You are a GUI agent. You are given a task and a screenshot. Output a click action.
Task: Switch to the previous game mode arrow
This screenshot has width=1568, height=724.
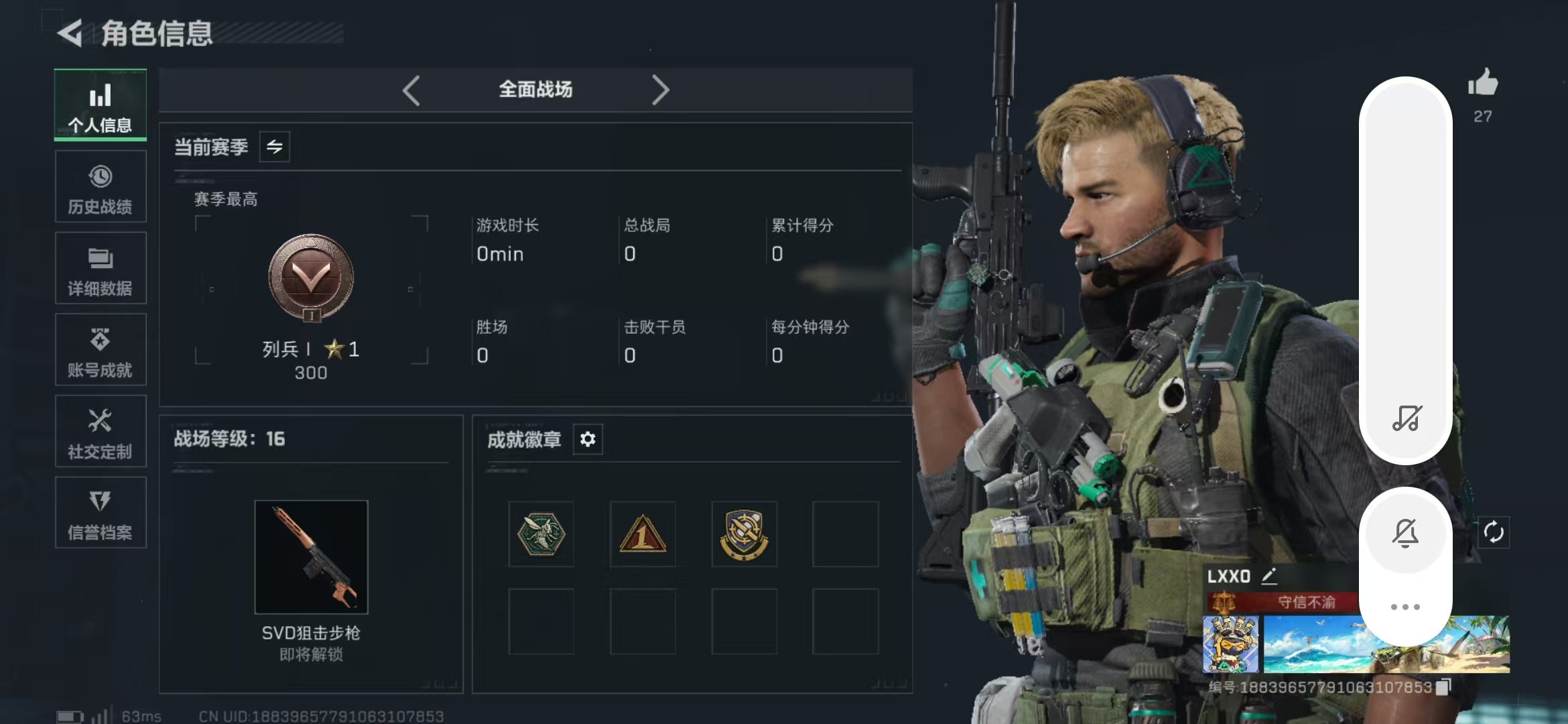click(411, 90)
